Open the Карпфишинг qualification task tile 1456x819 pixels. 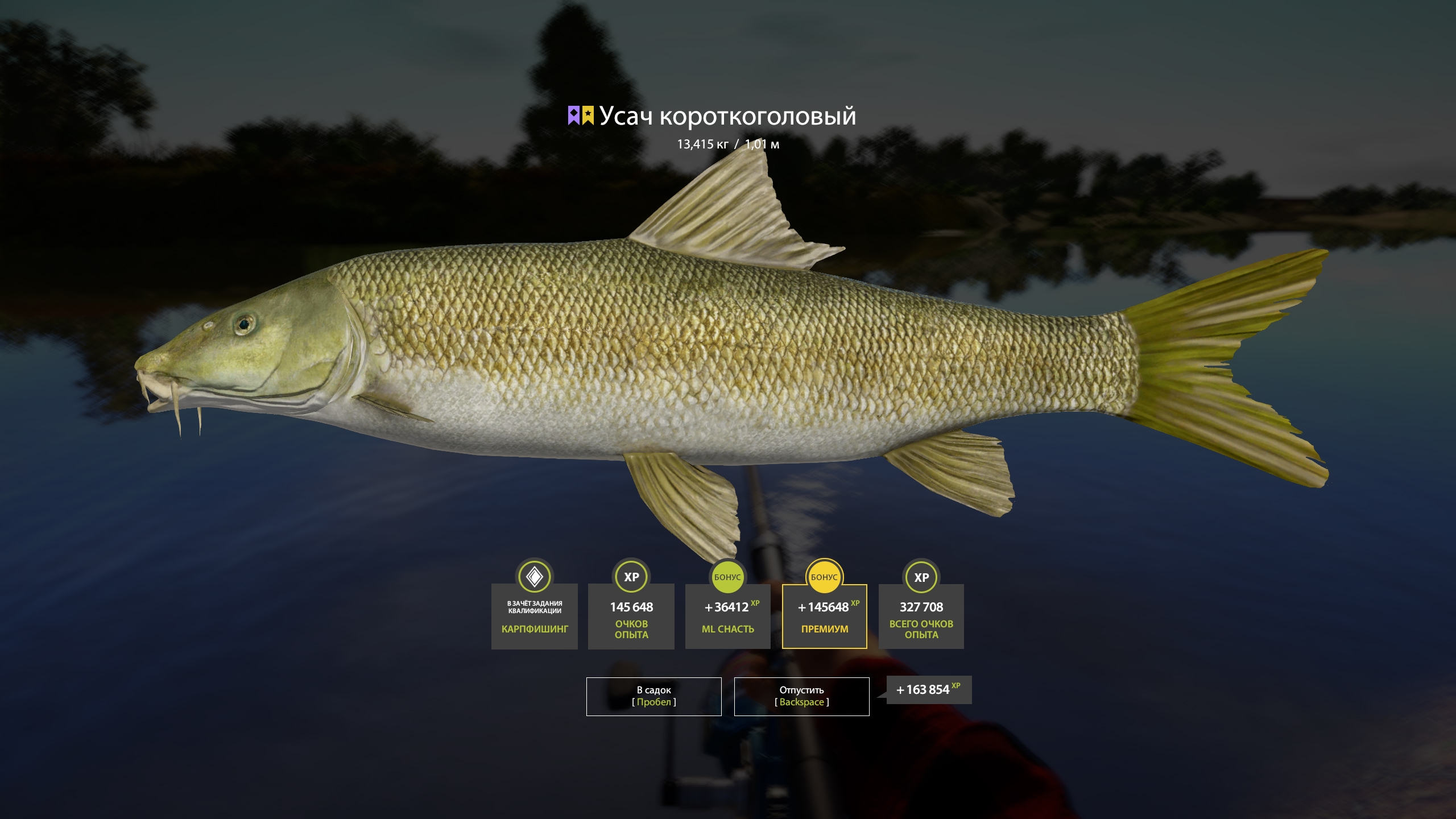pyautogui.click(x=534, y=617)
